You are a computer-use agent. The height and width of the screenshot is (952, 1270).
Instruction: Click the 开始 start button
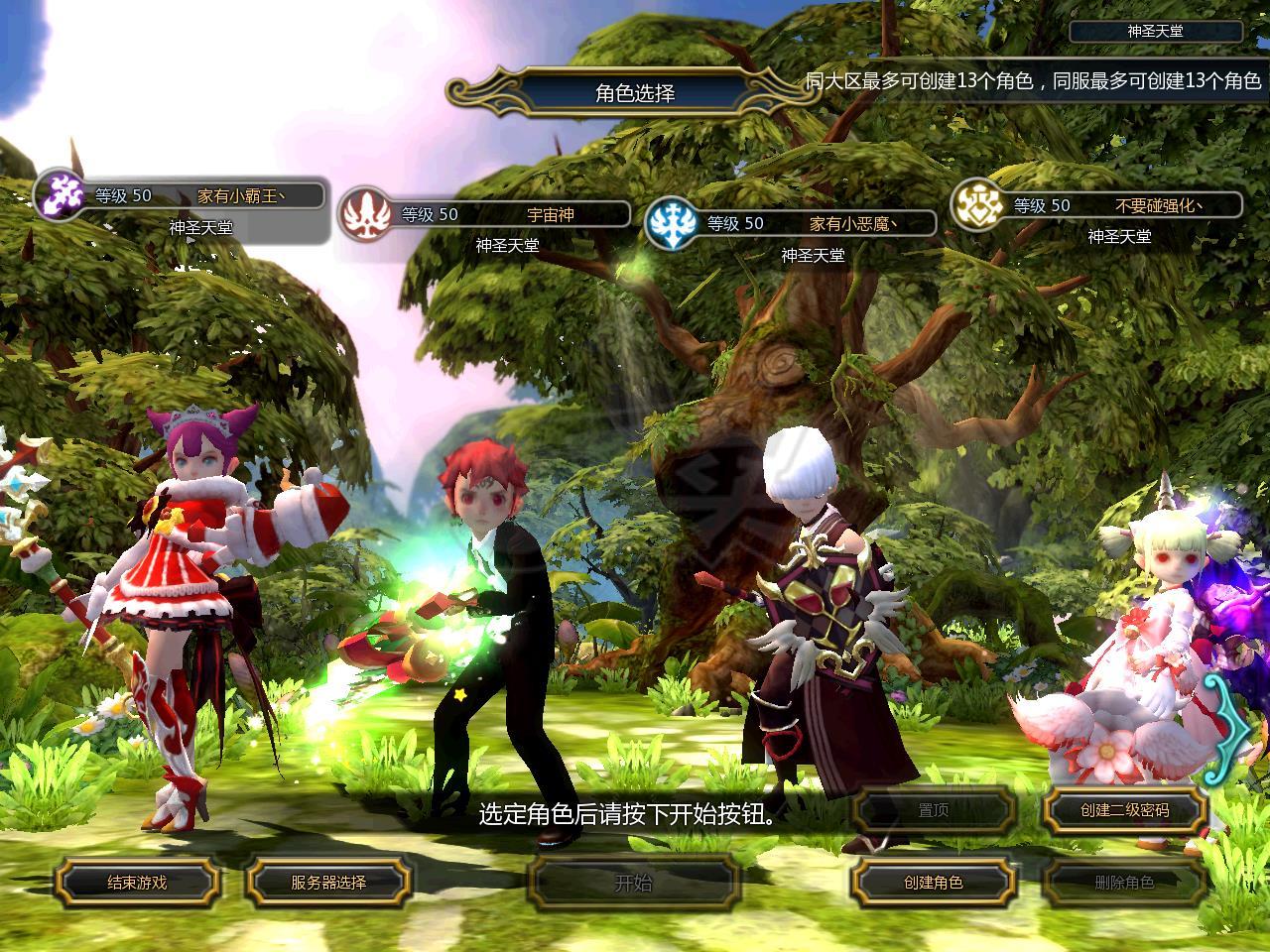pyautogui.click(x=634, y=882)
